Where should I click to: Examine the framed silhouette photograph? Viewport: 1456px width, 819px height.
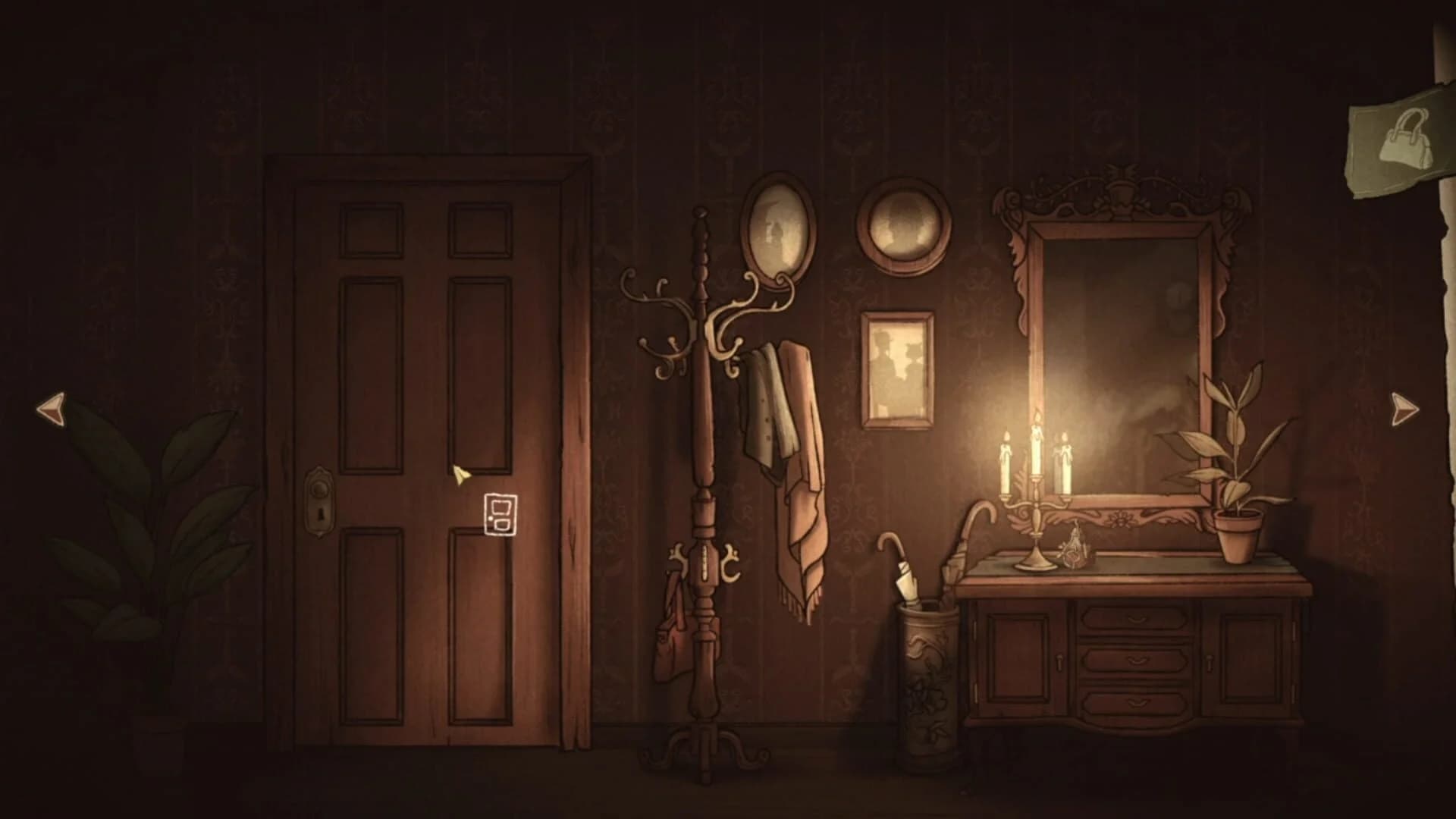click(x=897, y=366)
